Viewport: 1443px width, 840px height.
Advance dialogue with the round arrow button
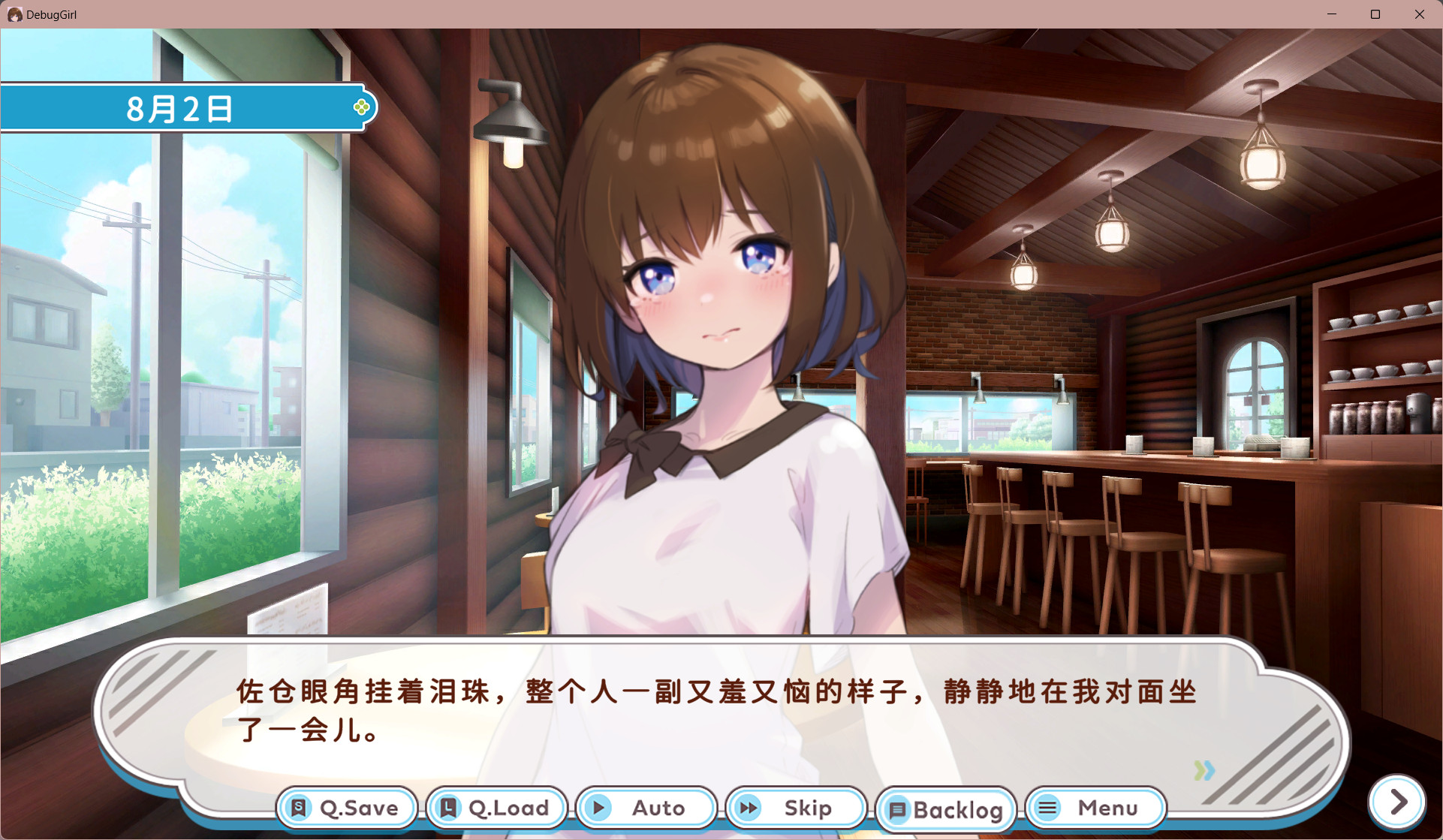(1397, 802)
